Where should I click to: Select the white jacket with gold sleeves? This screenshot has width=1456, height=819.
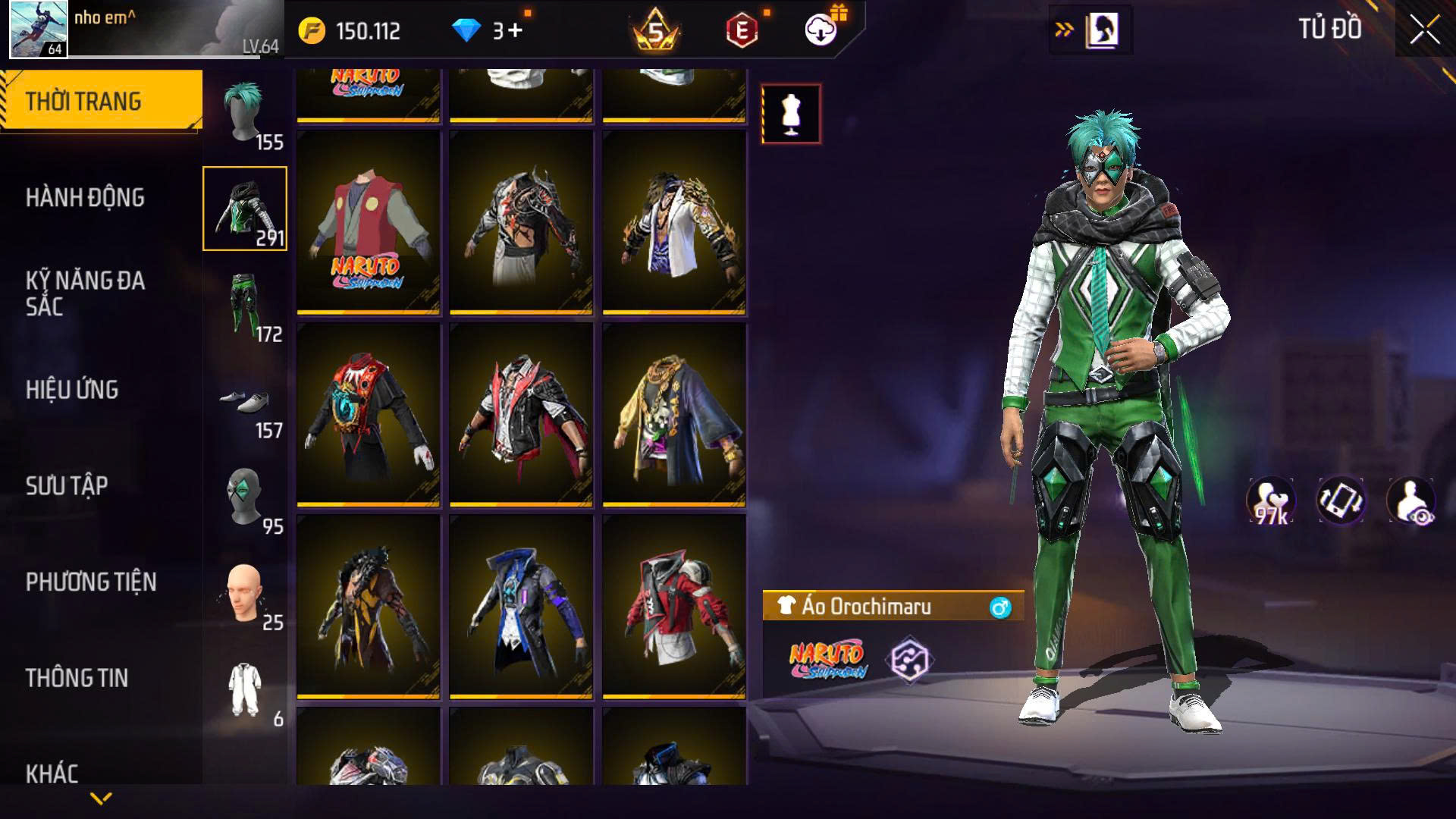pyautogui.click(x=674, y=222)
